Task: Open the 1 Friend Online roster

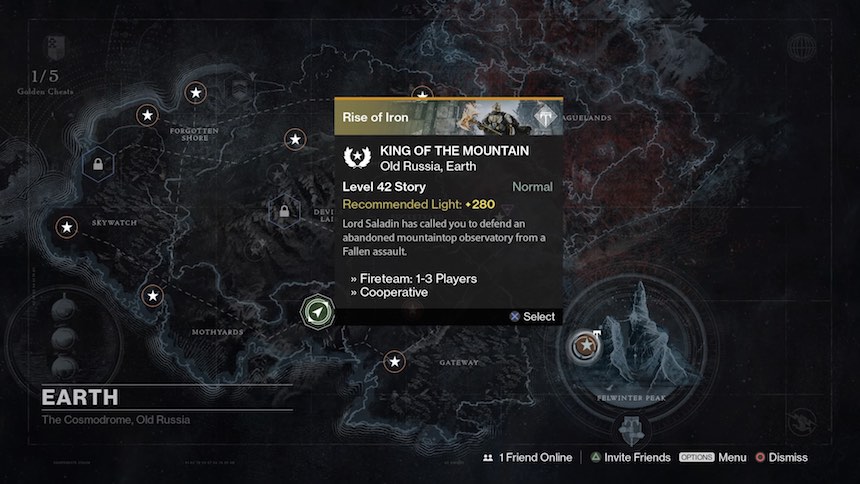Action: point(527,457)
